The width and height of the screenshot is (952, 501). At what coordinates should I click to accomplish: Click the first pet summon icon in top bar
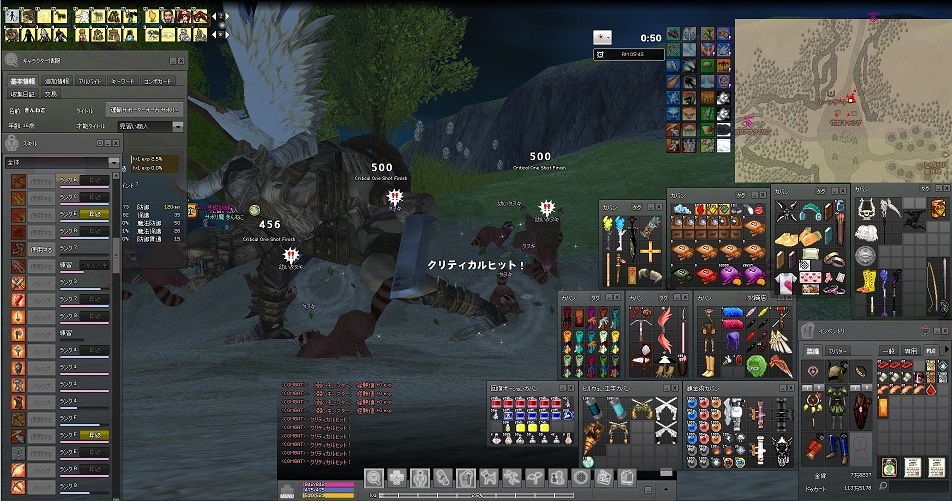tap(13, 16)
